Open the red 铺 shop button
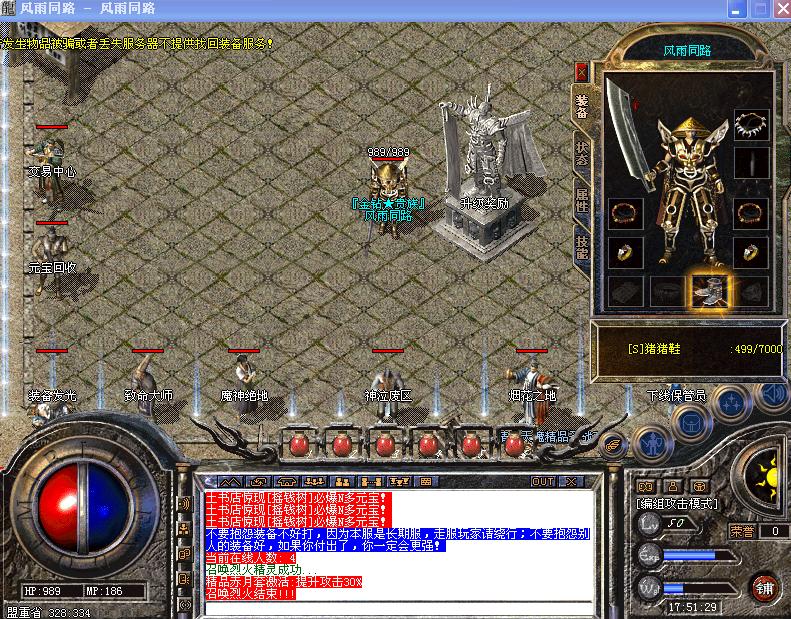 point(766,587)
